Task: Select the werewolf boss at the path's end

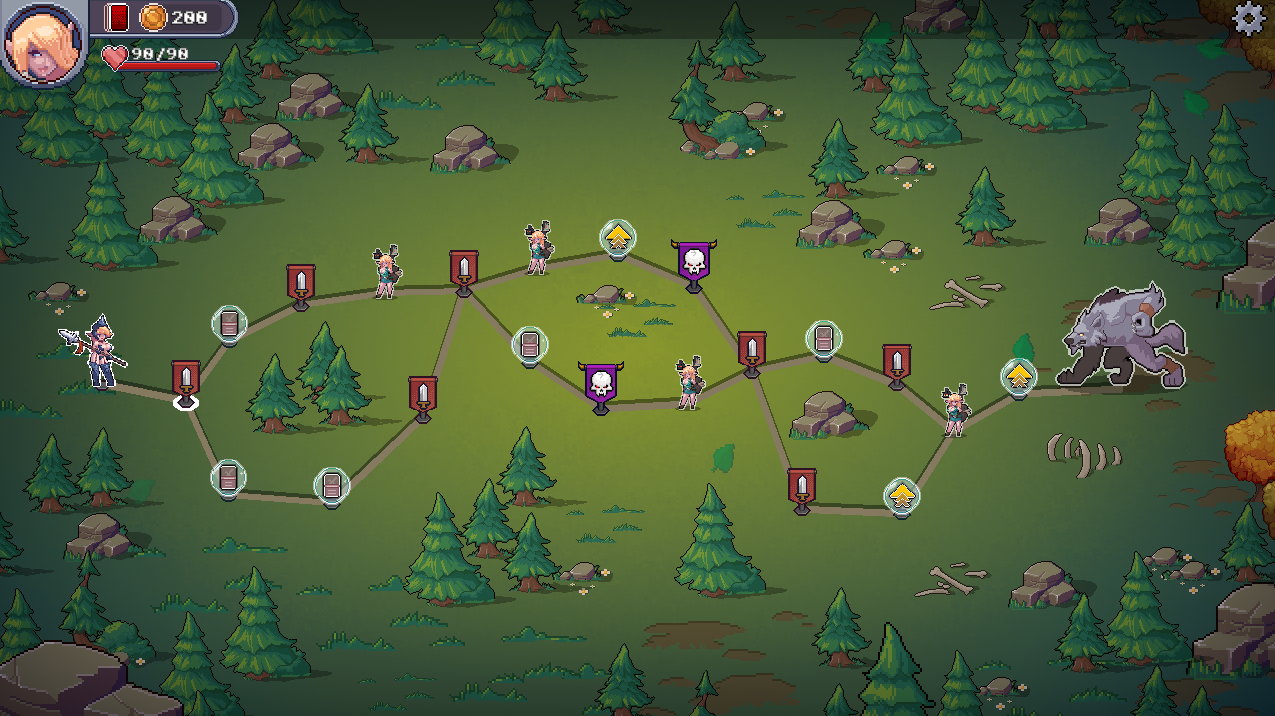Action: [x=1122, y=338]
